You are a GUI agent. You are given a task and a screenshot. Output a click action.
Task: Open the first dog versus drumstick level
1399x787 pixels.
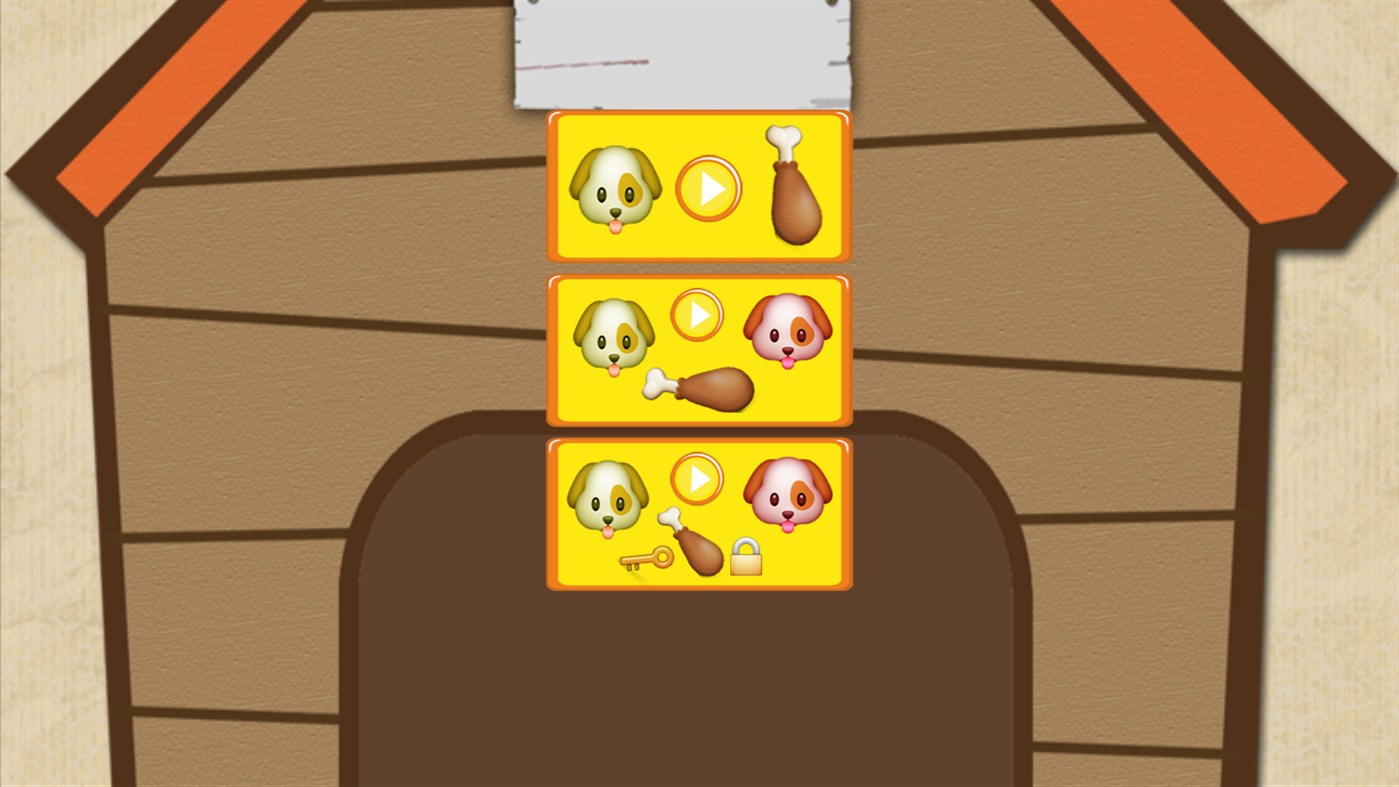pyautogui.click(x=710, y=186)
